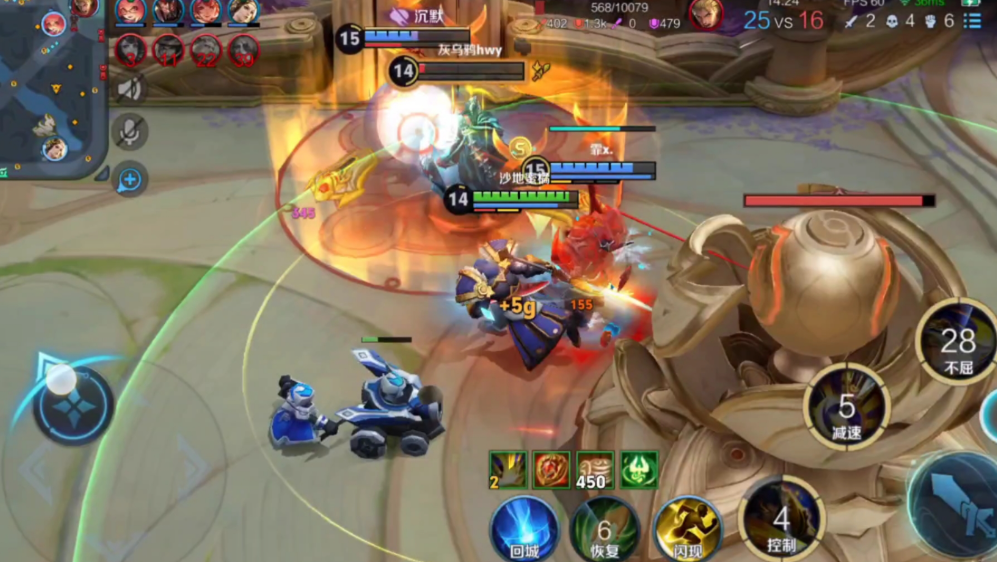Toggle the muted speaker button

pyautogui.click(x=130, y=89)
